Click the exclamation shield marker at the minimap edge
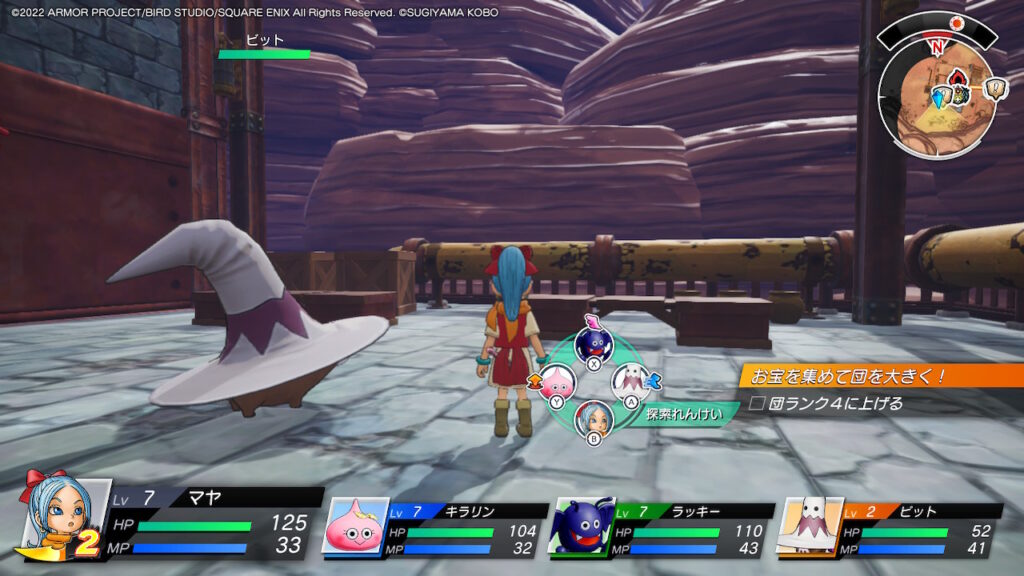Screen dimensions: 1024x576 [x=996, y=89]
